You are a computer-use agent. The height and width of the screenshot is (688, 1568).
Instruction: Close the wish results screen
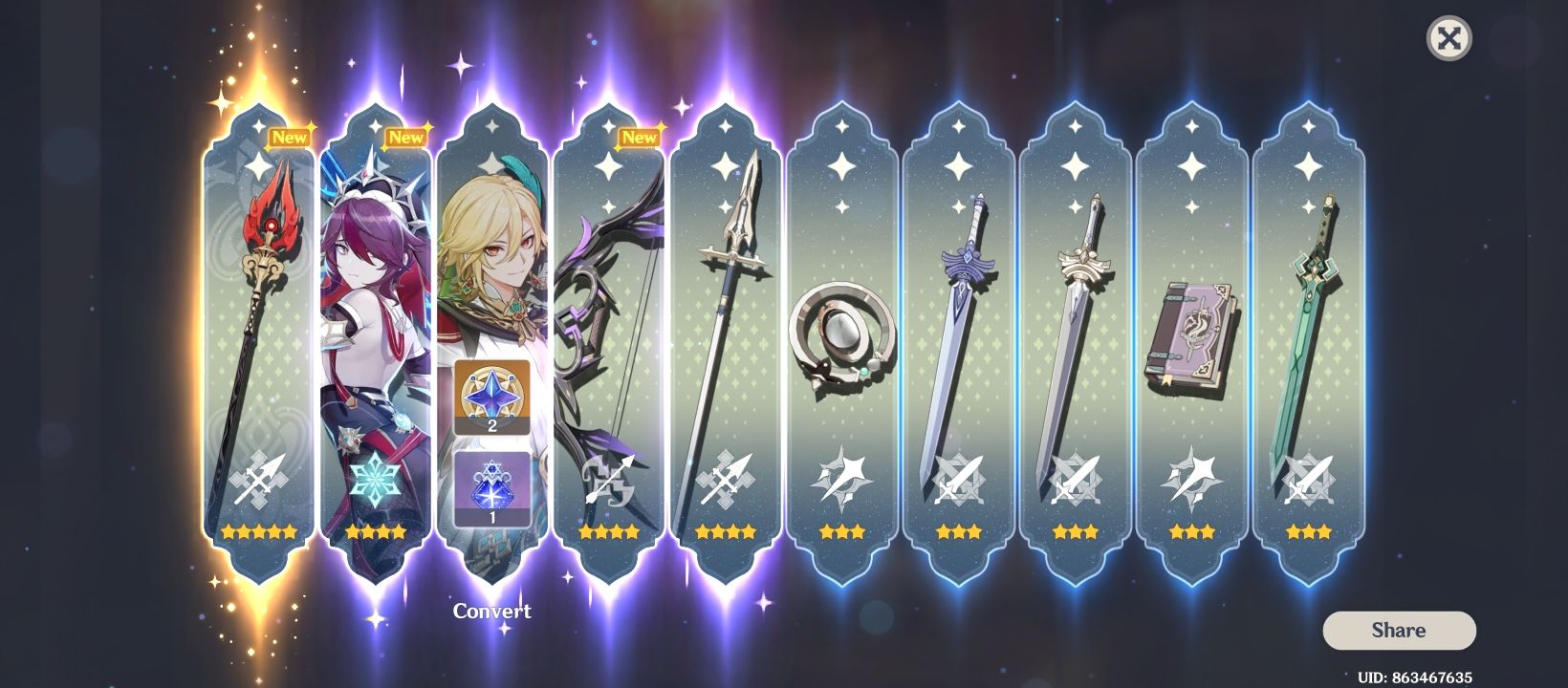pyautogui.click(x=1450, y=39)
